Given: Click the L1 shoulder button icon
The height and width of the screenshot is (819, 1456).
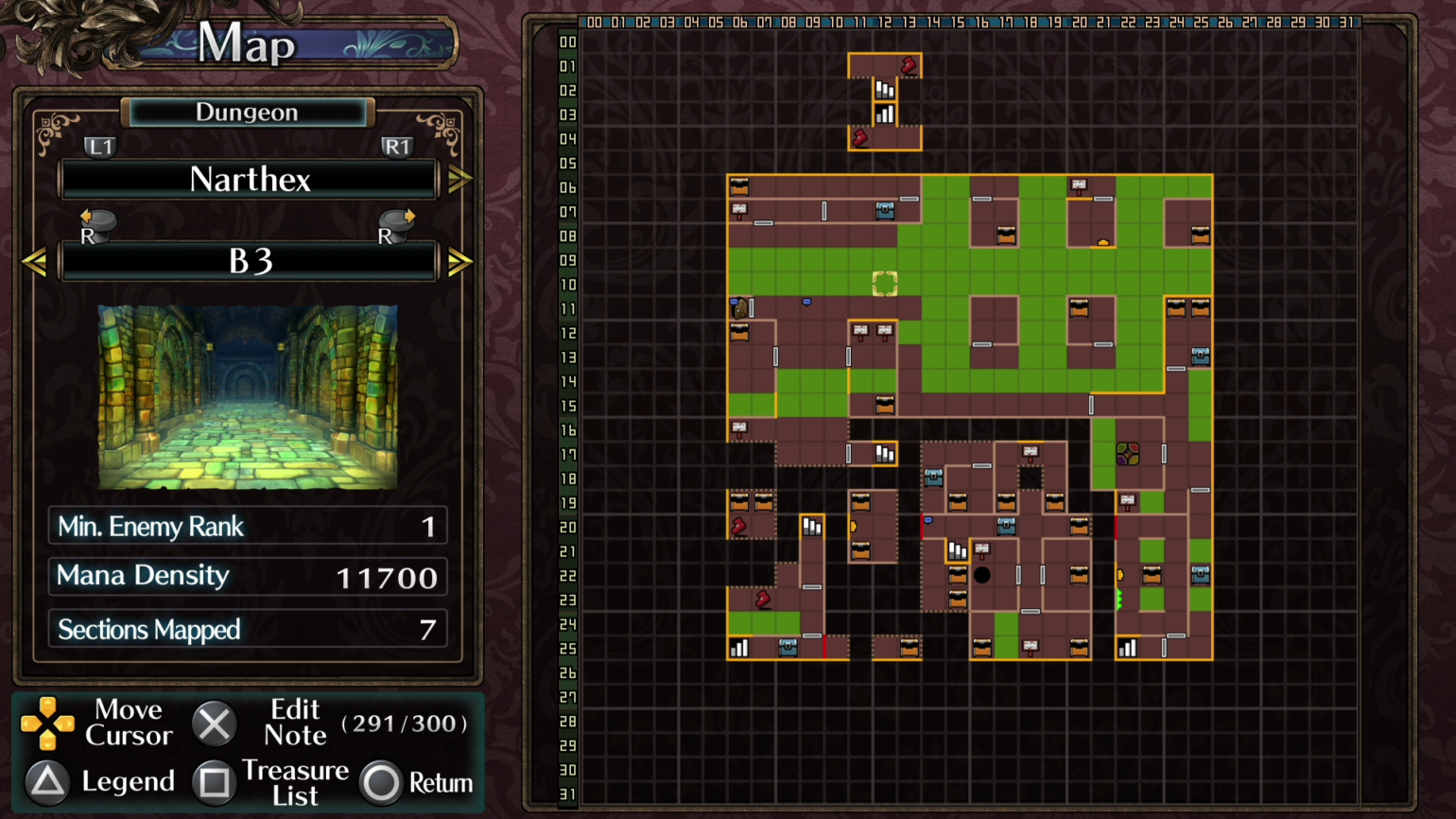Looking at the screenshot, I should (101, 147).
